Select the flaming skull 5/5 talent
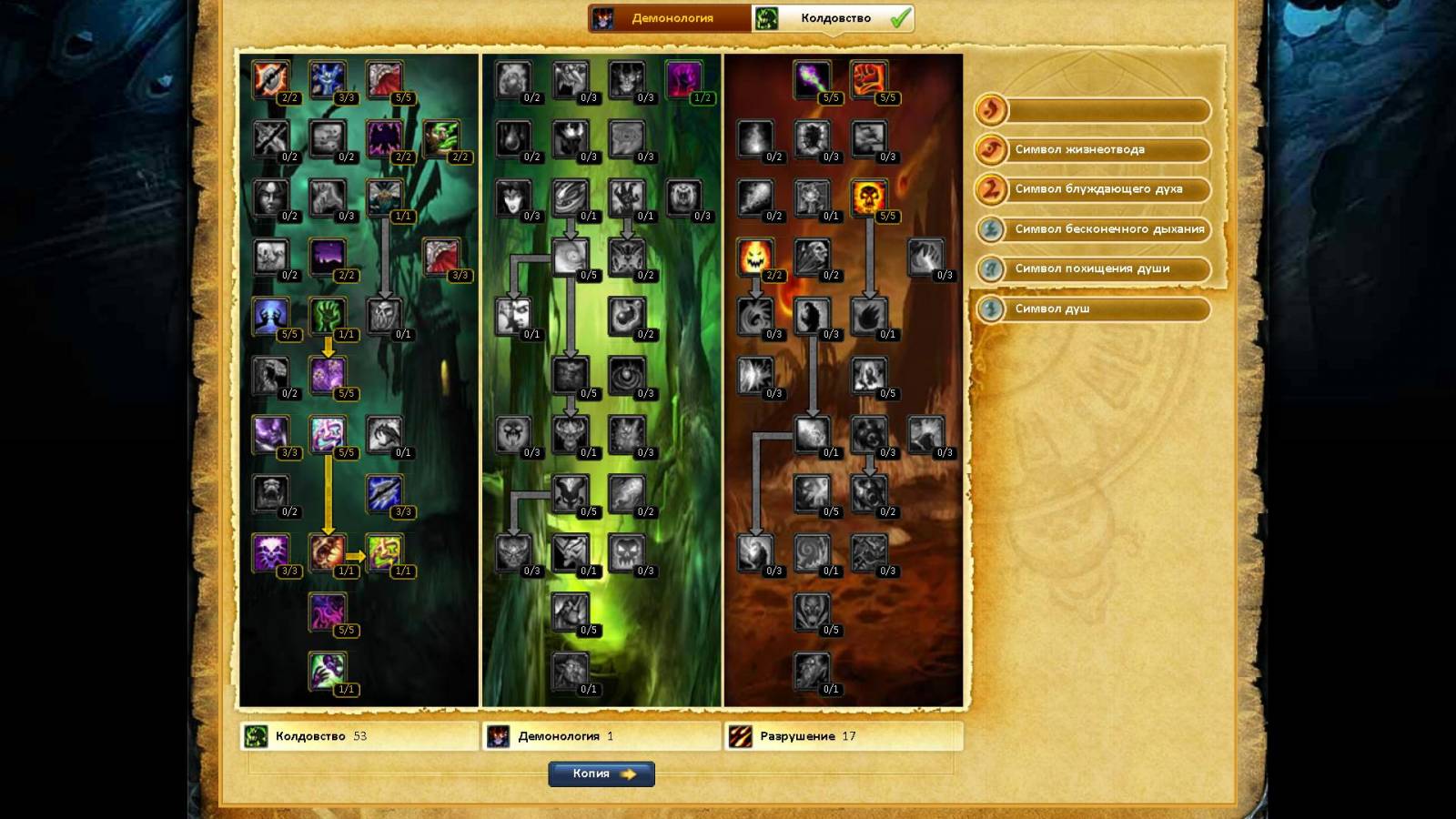The width and height of the screenshot is (1456, 819). [x=869, y=198]
